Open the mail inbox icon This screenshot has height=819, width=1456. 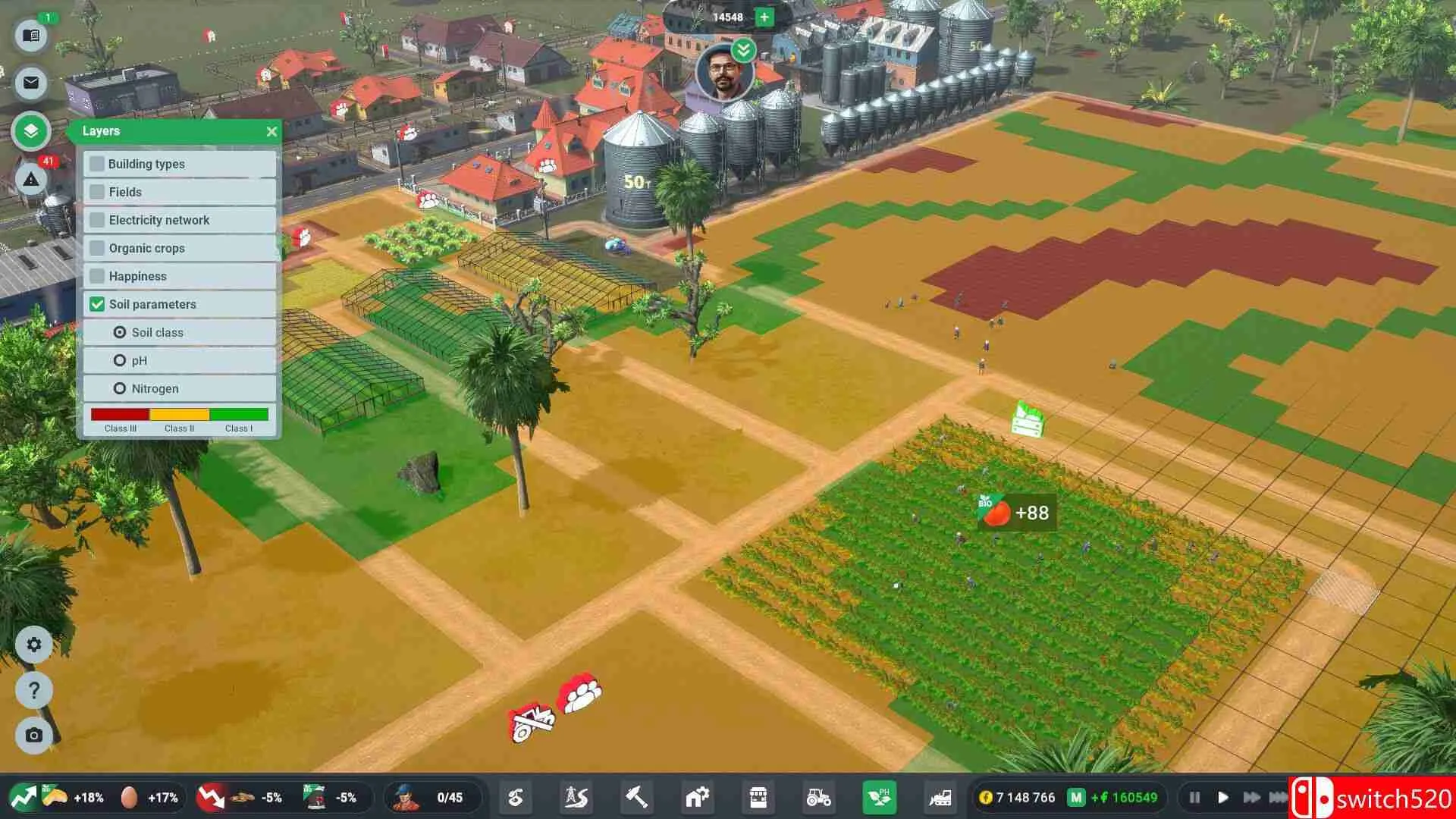click(31, 83)
